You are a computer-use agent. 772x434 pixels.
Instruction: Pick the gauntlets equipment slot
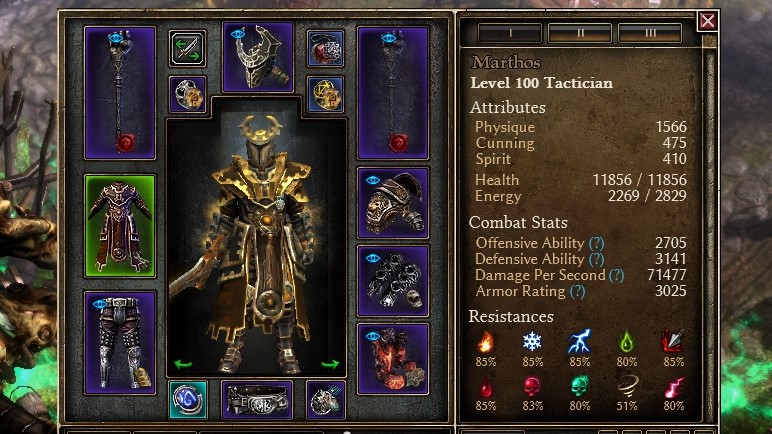coord(393,280)
